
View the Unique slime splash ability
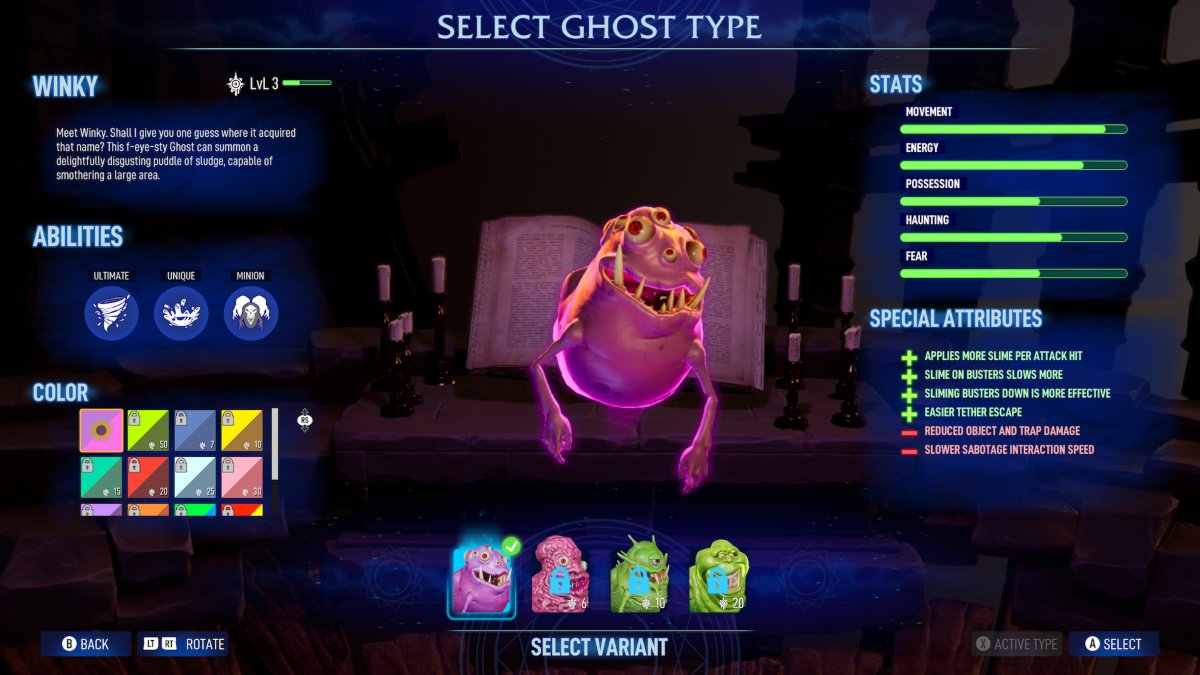click(181, 313)
